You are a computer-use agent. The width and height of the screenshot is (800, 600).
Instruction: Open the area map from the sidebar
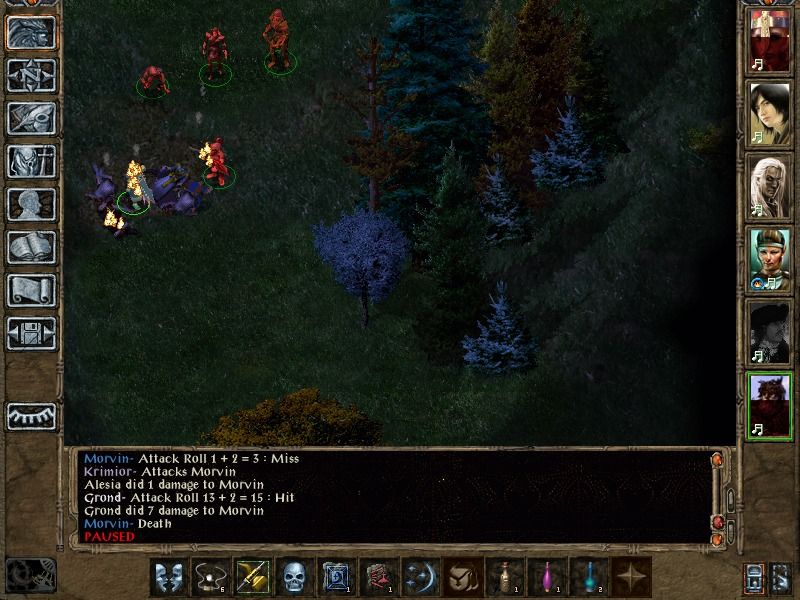tap(31, 75)
